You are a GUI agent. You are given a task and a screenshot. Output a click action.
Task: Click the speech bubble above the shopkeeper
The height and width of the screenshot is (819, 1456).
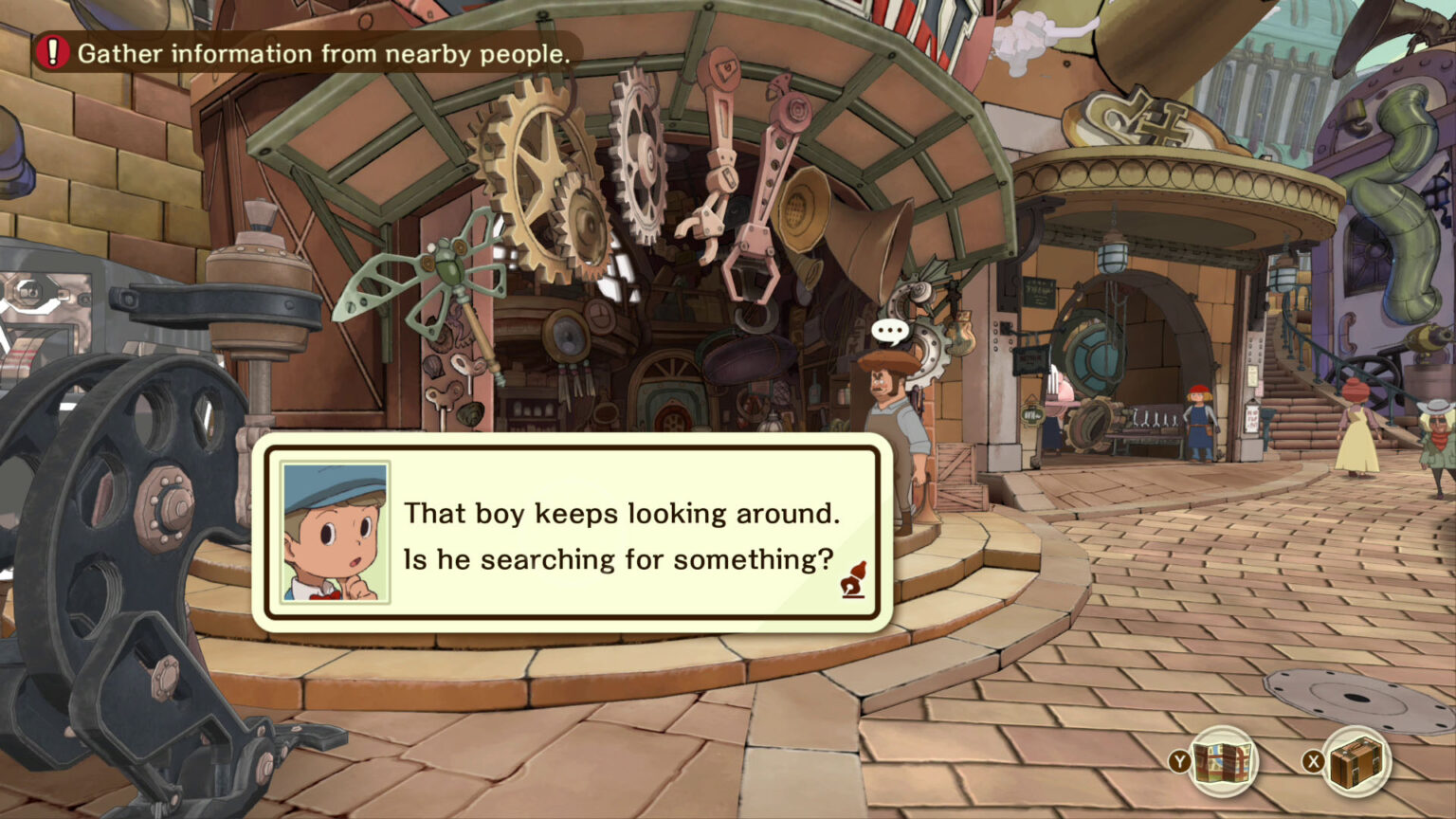pyautogui.click(x=889, y=332)
